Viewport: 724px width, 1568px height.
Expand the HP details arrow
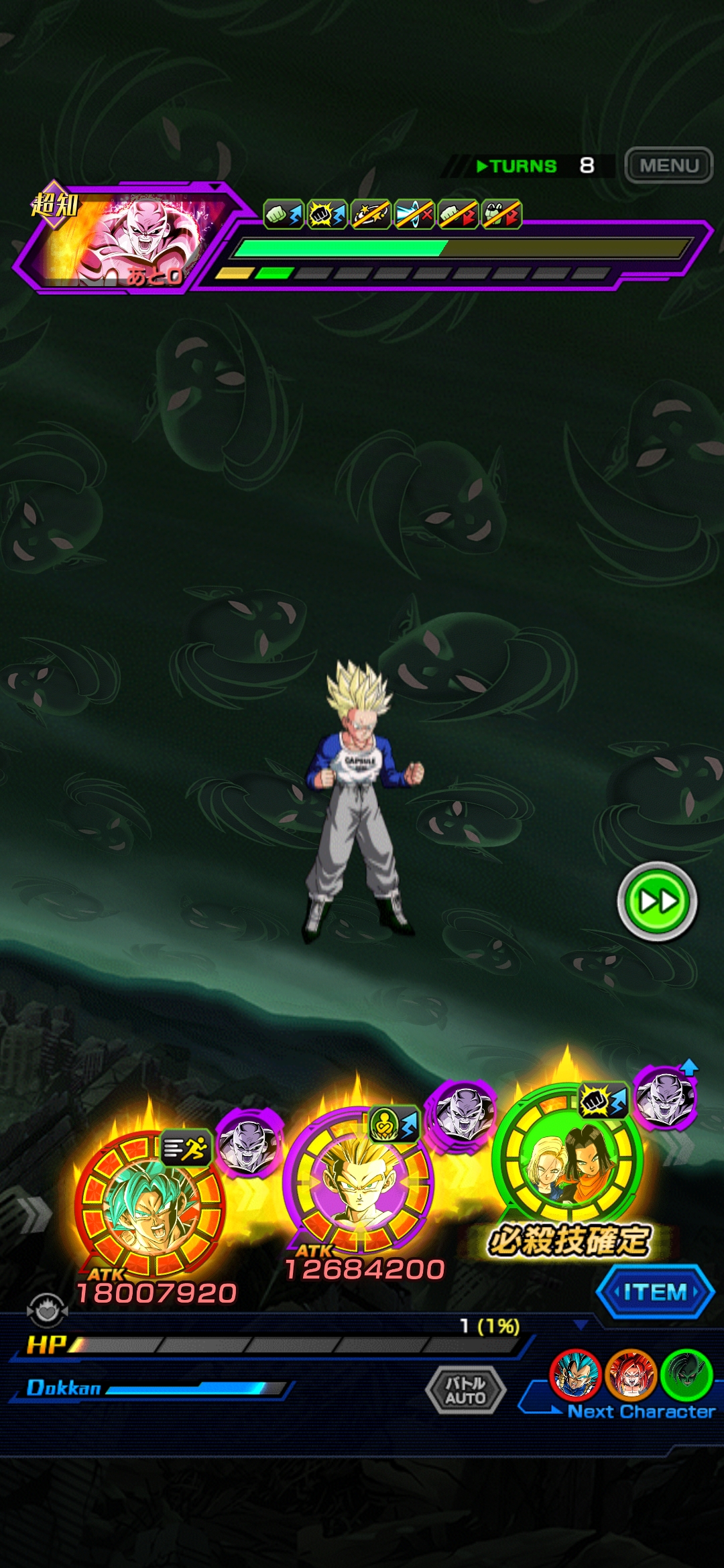pos(581,1325)
